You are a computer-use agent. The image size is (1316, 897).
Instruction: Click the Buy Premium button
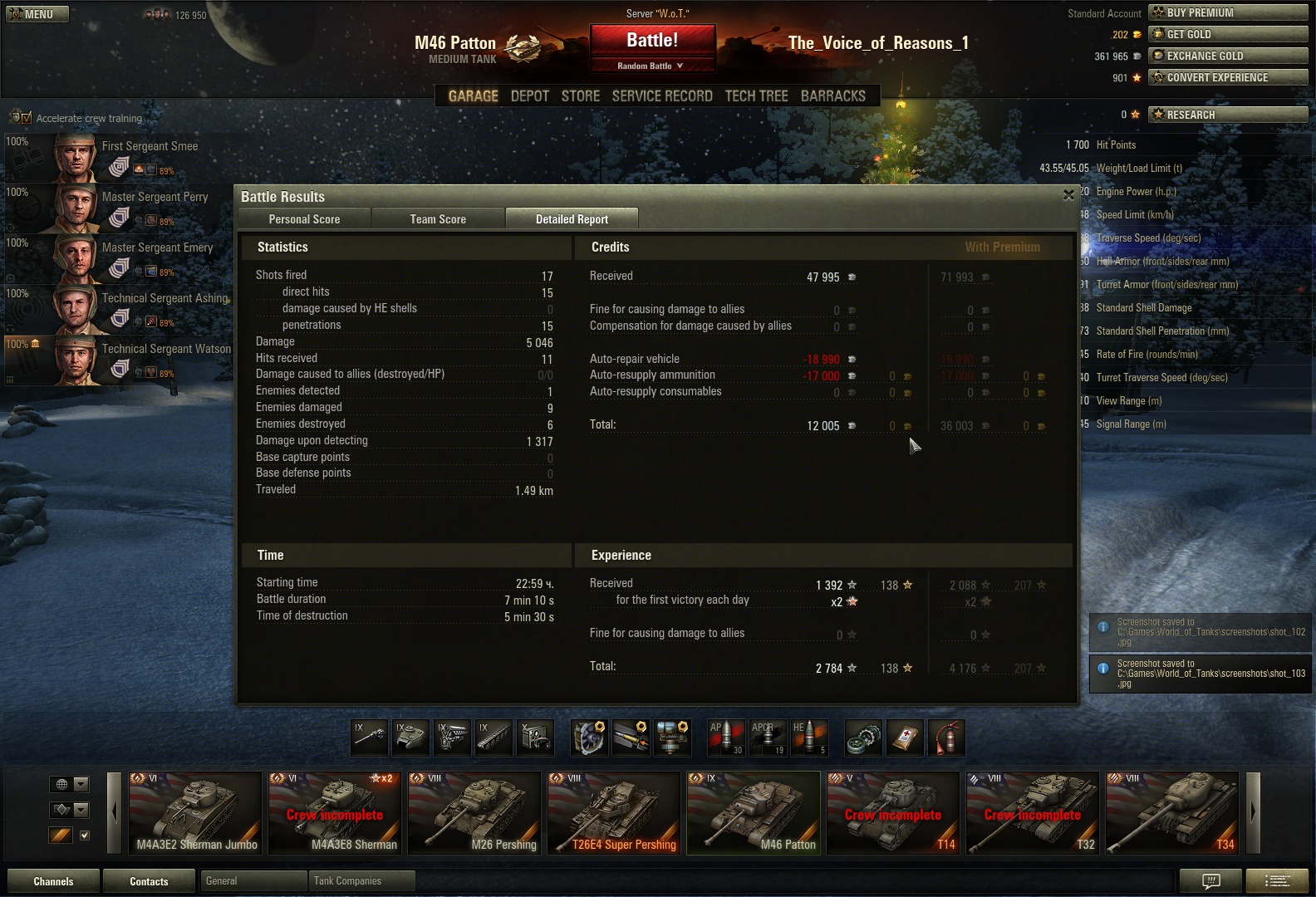(x=1228, y=12)
